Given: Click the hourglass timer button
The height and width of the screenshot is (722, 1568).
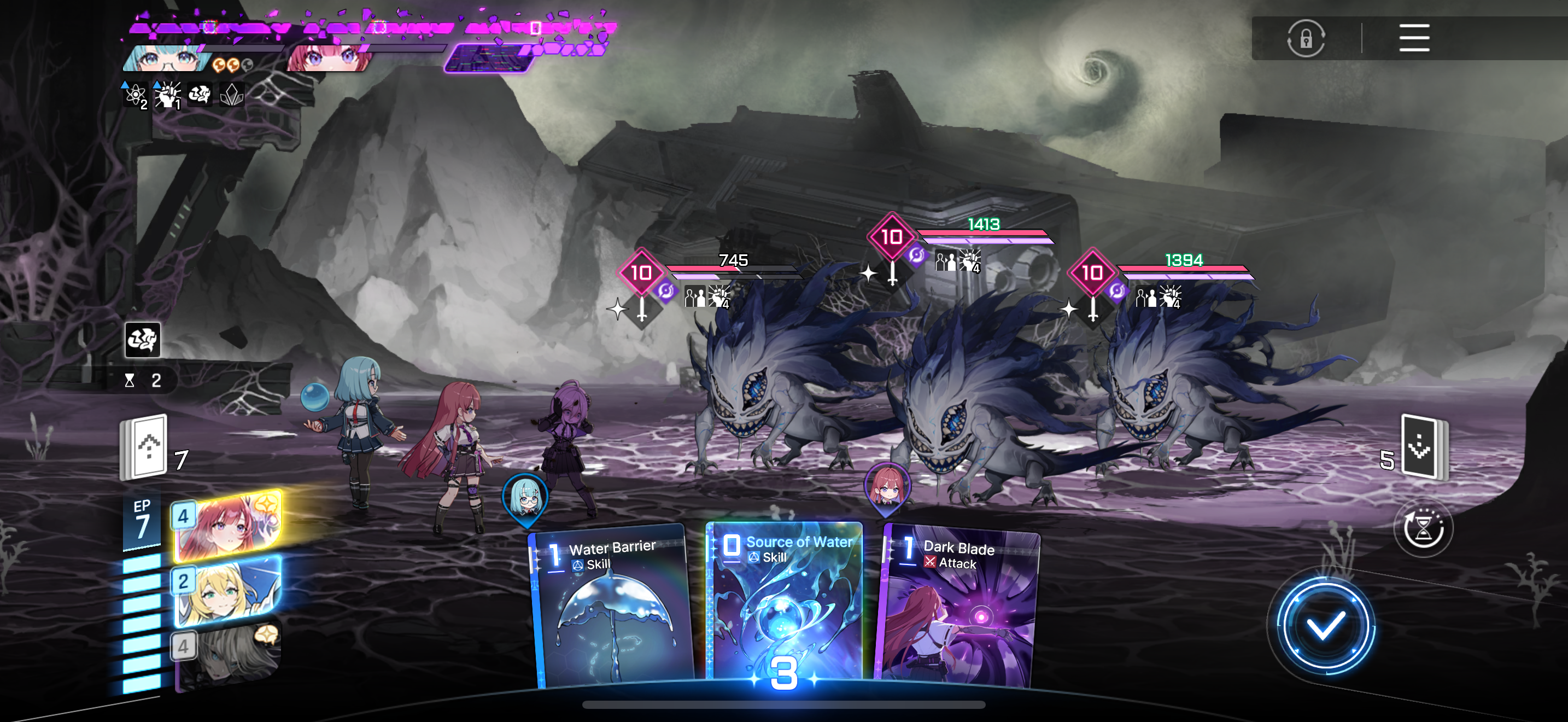Looking at the screenshot, I should coord(1423,528).
